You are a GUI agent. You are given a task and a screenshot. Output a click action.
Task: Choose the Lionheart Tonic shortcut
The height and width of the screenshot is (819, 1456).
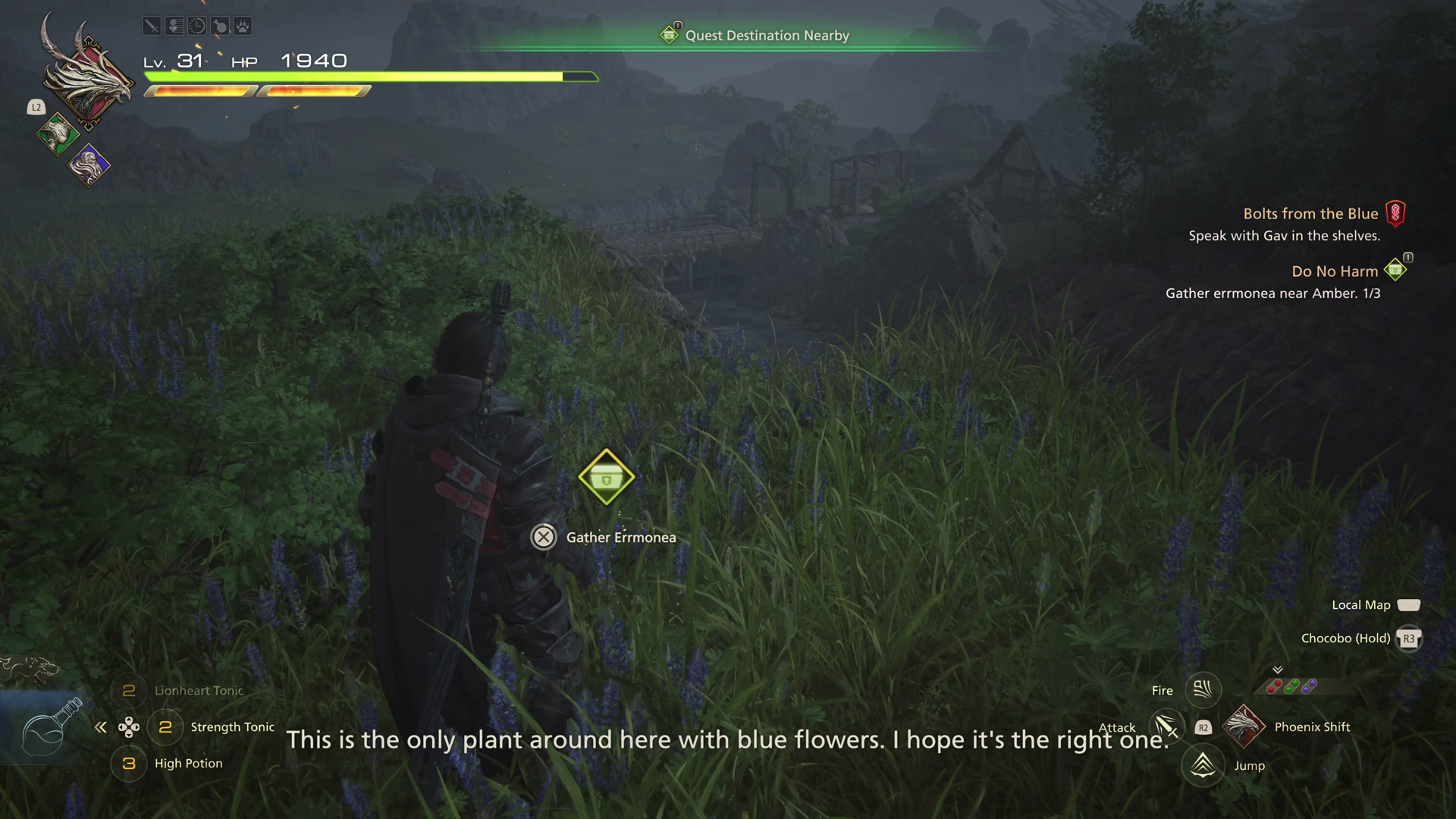[199, 691]
